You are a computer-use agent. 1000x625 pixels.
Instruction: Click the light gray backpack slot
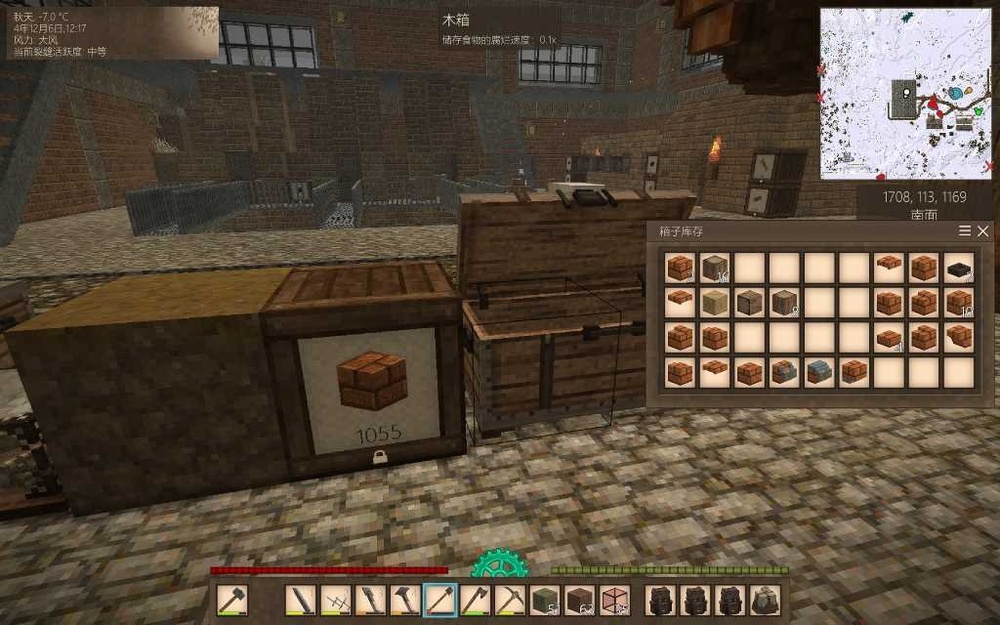click(765, 600)
